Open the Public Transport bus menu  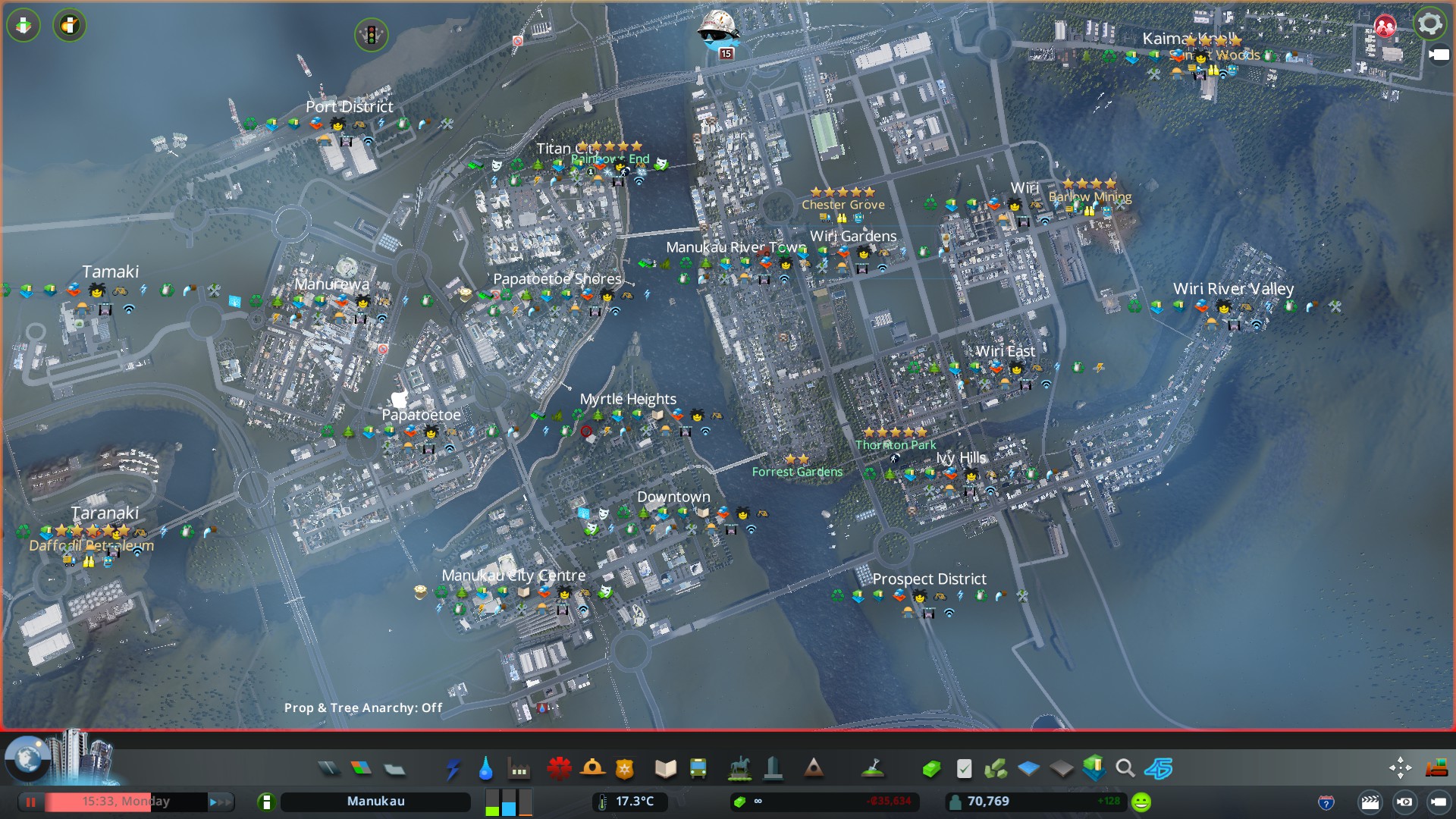[x=698, y=769]
